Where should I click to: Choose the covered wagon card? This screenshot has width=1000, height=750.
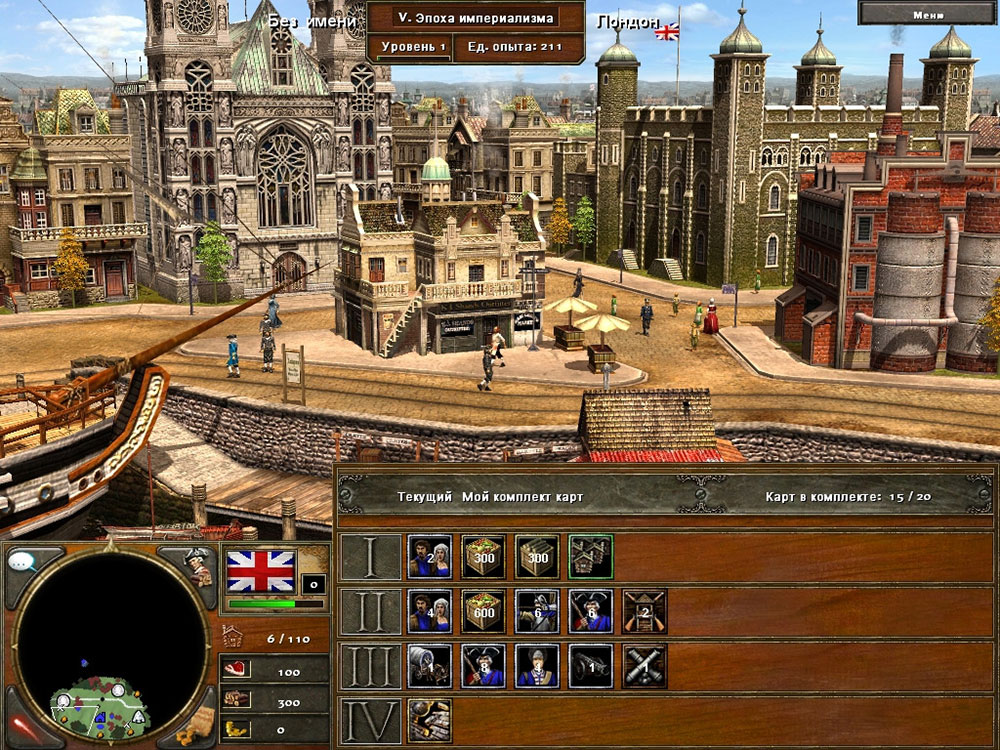point(429,666)
